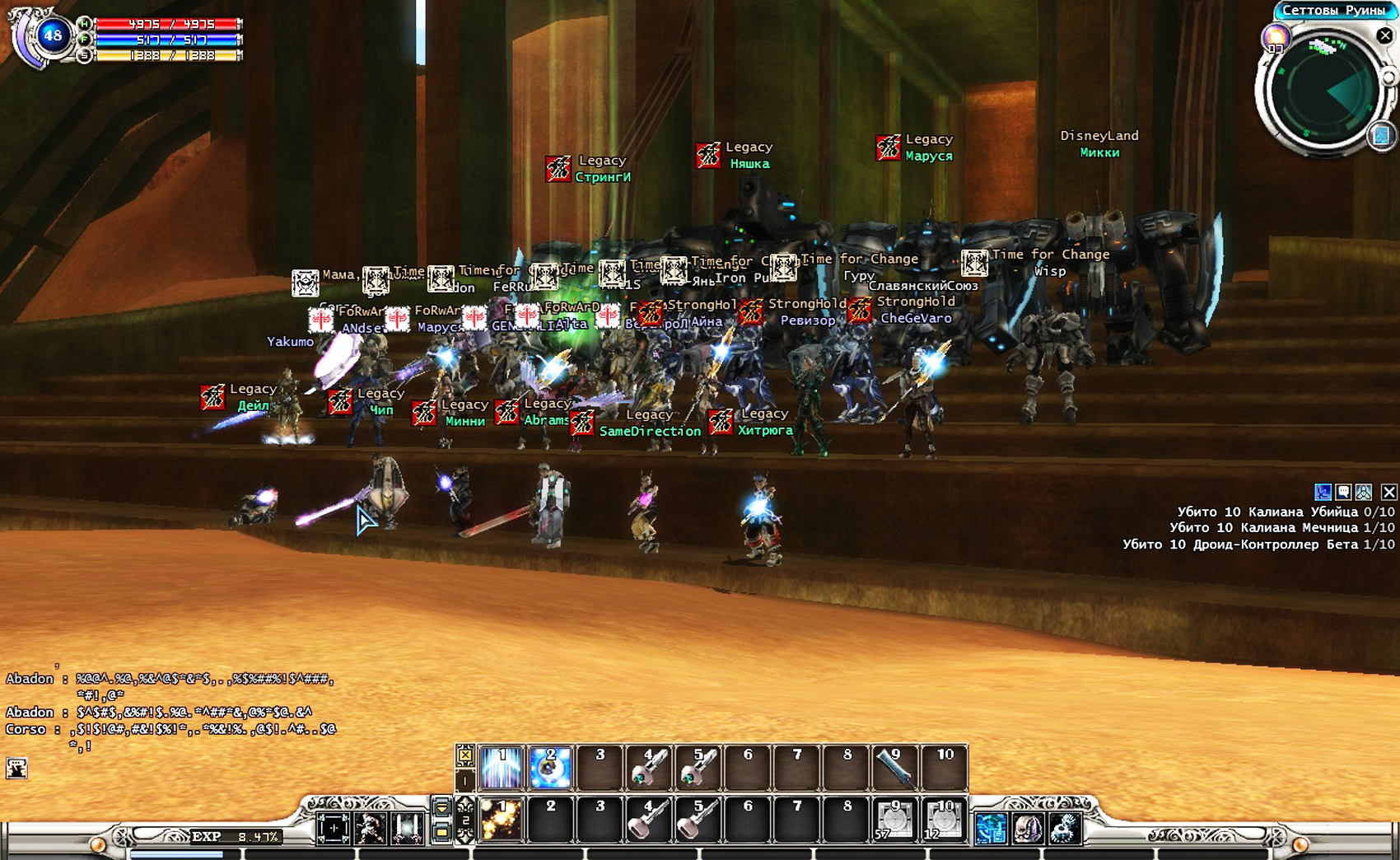Click the three-figure party icon above the tracker
The width and height of the screenshot is (1400, 860).
[x=1364, y=492]
